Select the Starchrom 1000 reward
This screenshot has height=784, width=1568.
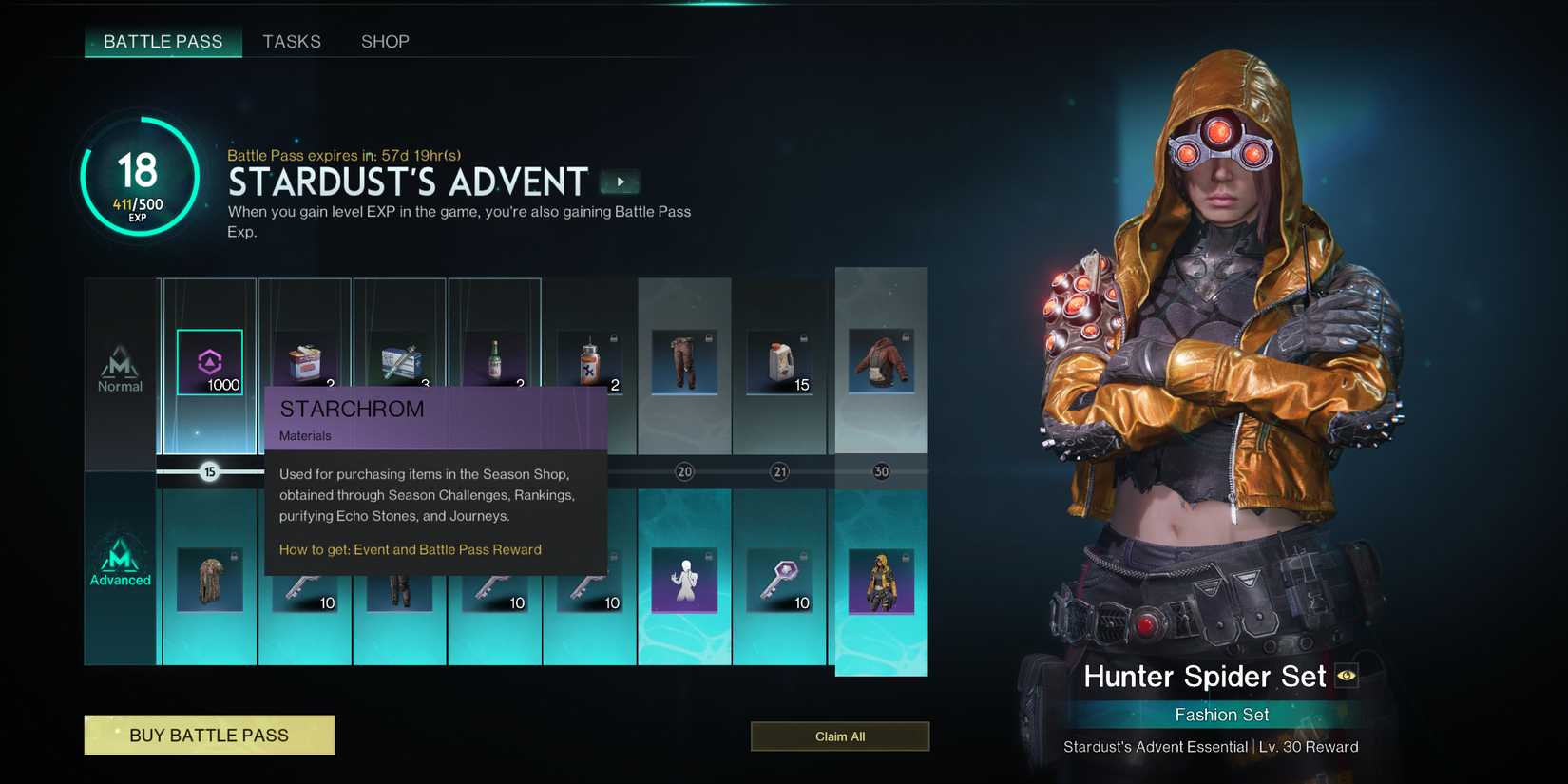tap(210, 362)
